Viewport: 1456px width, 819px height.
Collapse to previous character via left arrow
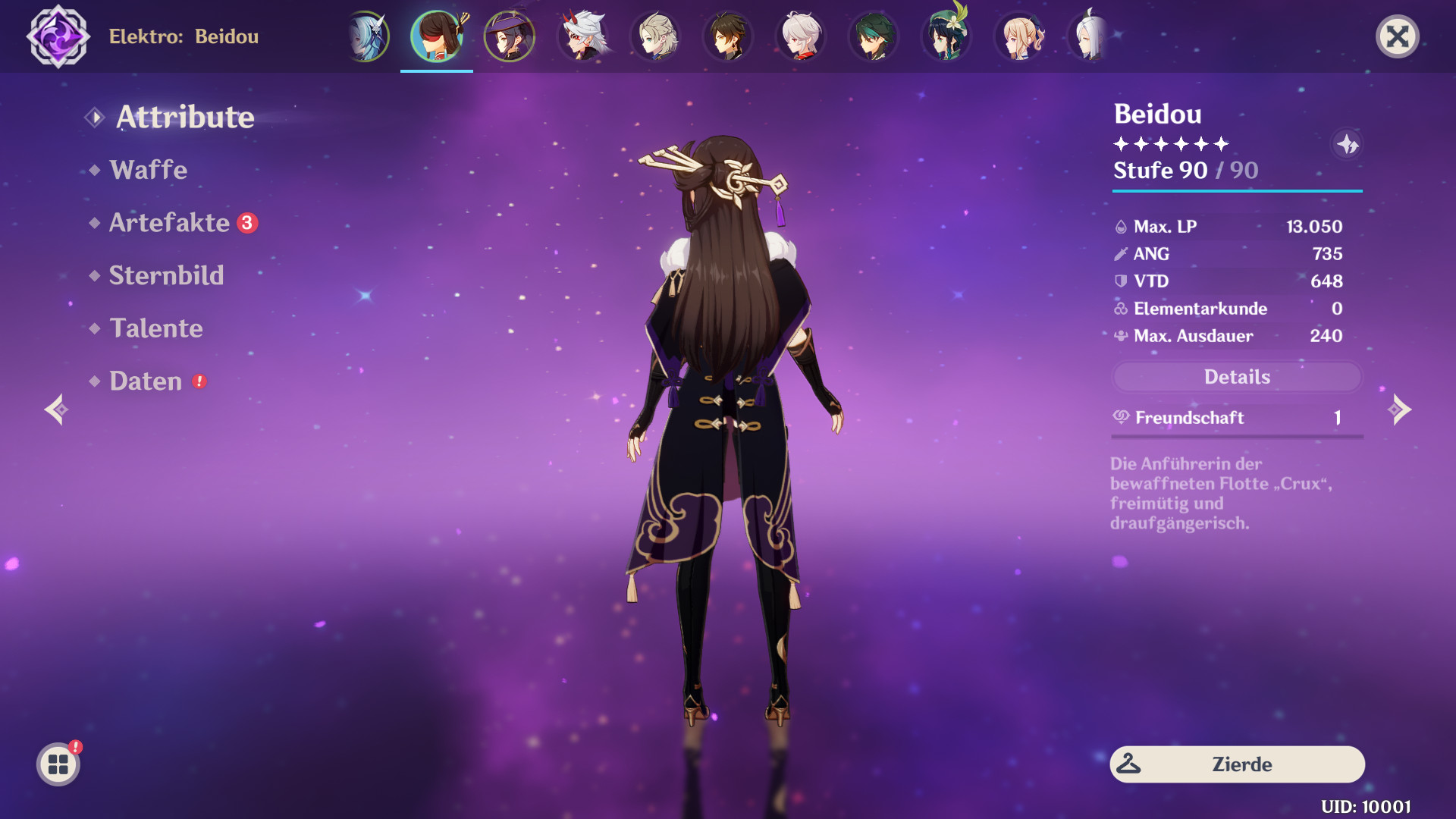coord(57,409)
